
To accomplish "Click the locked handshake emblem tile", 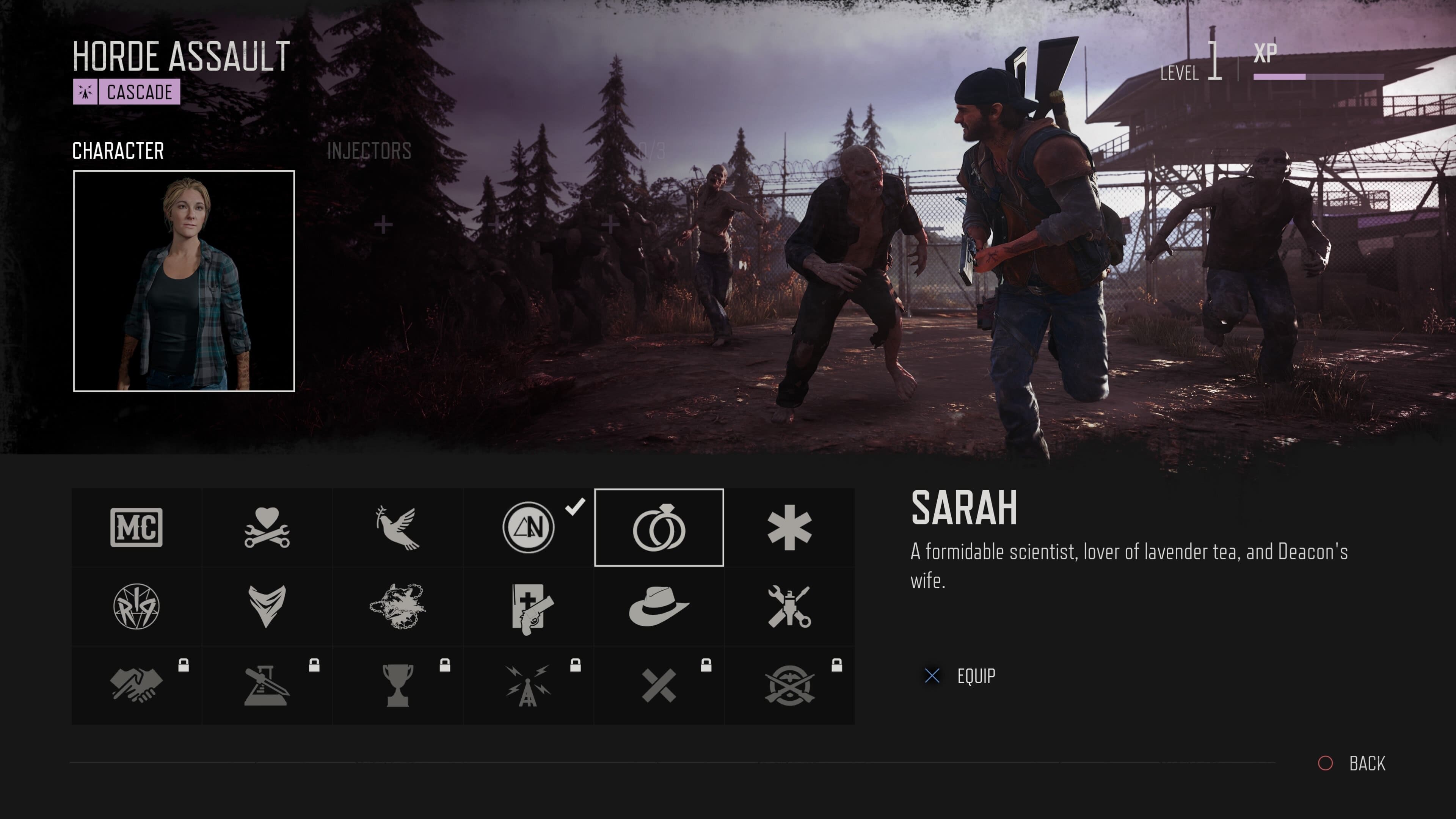I will tap(136, 686).
